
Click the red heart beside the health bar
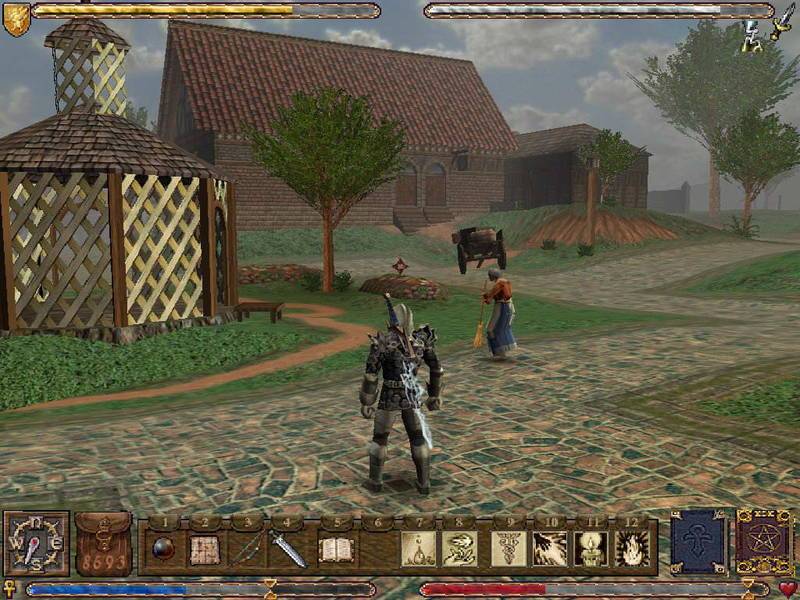[x=788, y=588]
